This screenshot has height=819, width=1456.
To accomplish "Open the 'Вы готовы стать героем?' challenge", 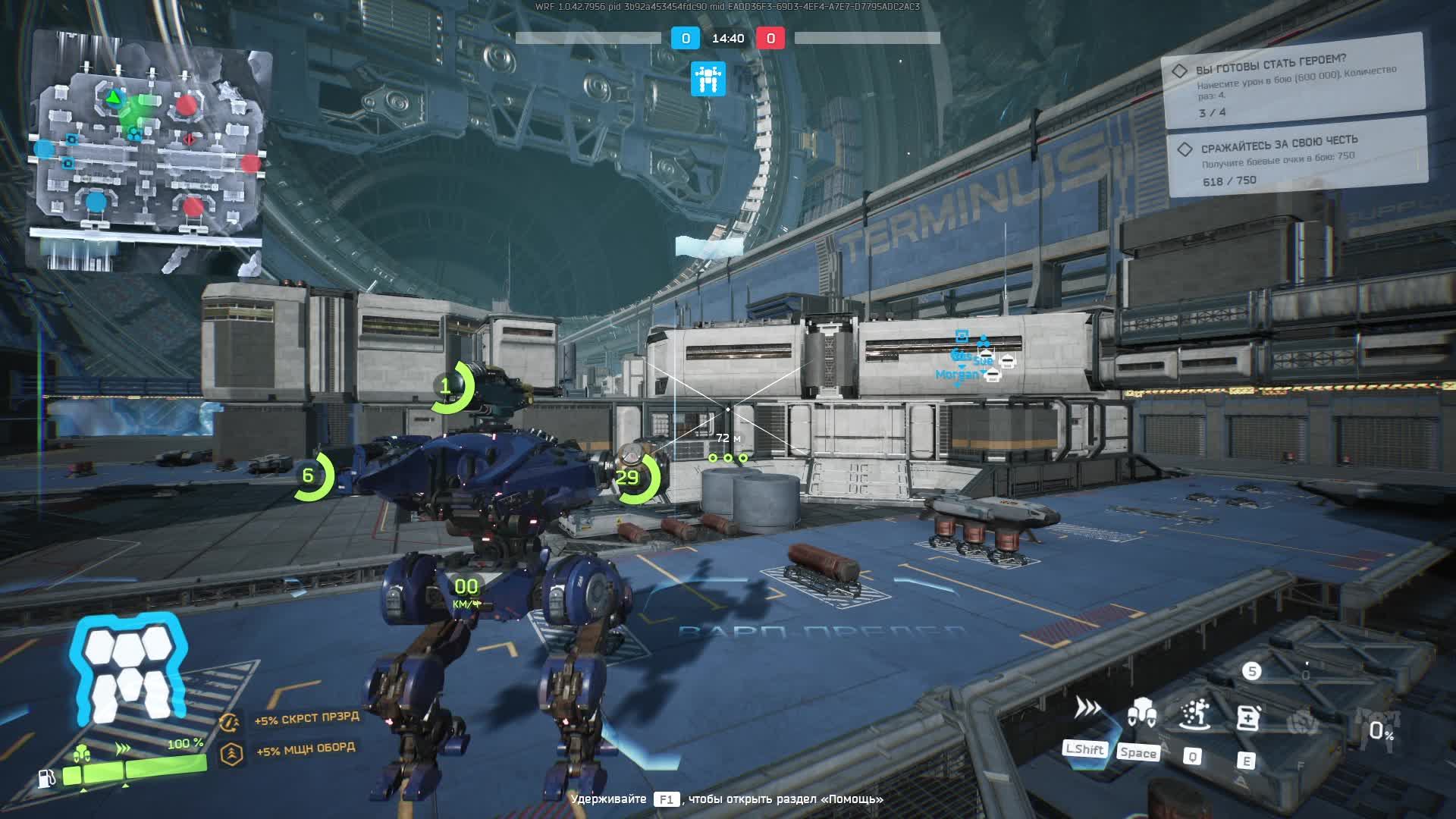I will 1294,80.
